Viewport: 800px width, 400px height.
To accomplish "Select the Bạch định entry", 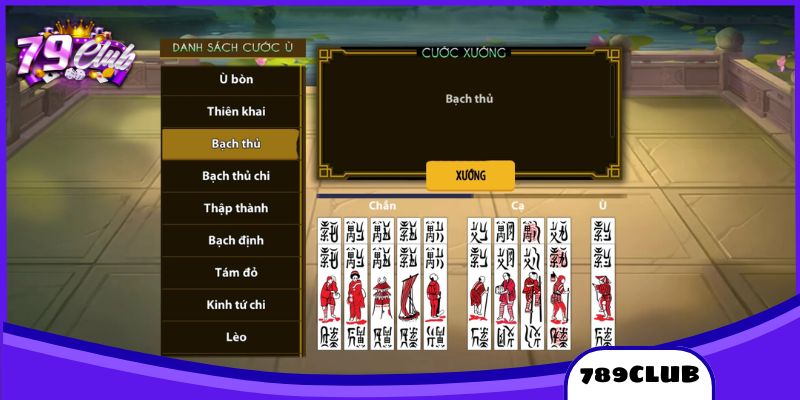I will [230, 240].
